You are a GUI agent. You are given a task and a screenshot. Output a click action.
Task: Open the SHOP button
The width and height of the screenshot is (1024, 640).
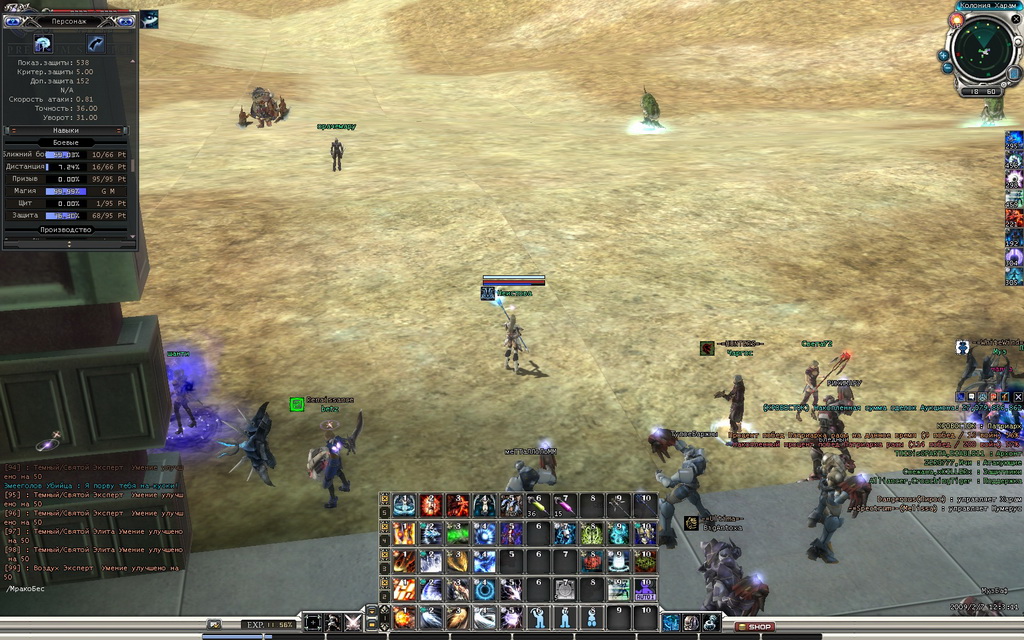tap(755, 627)
